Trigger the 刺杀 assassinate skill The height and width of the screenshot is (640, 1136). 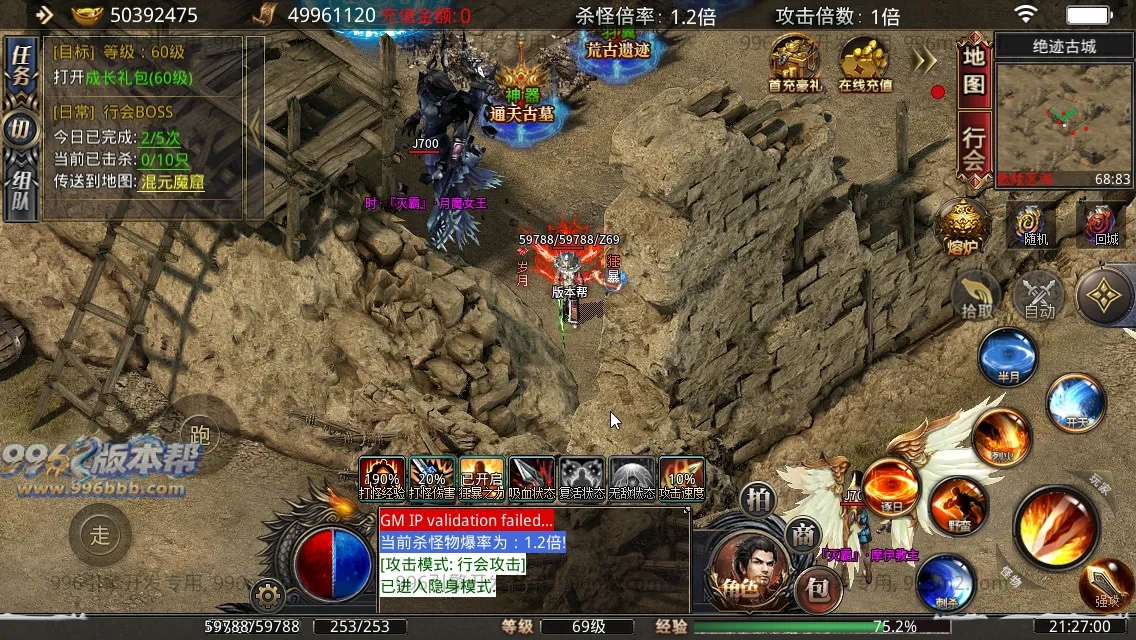(x=945, y=583)
